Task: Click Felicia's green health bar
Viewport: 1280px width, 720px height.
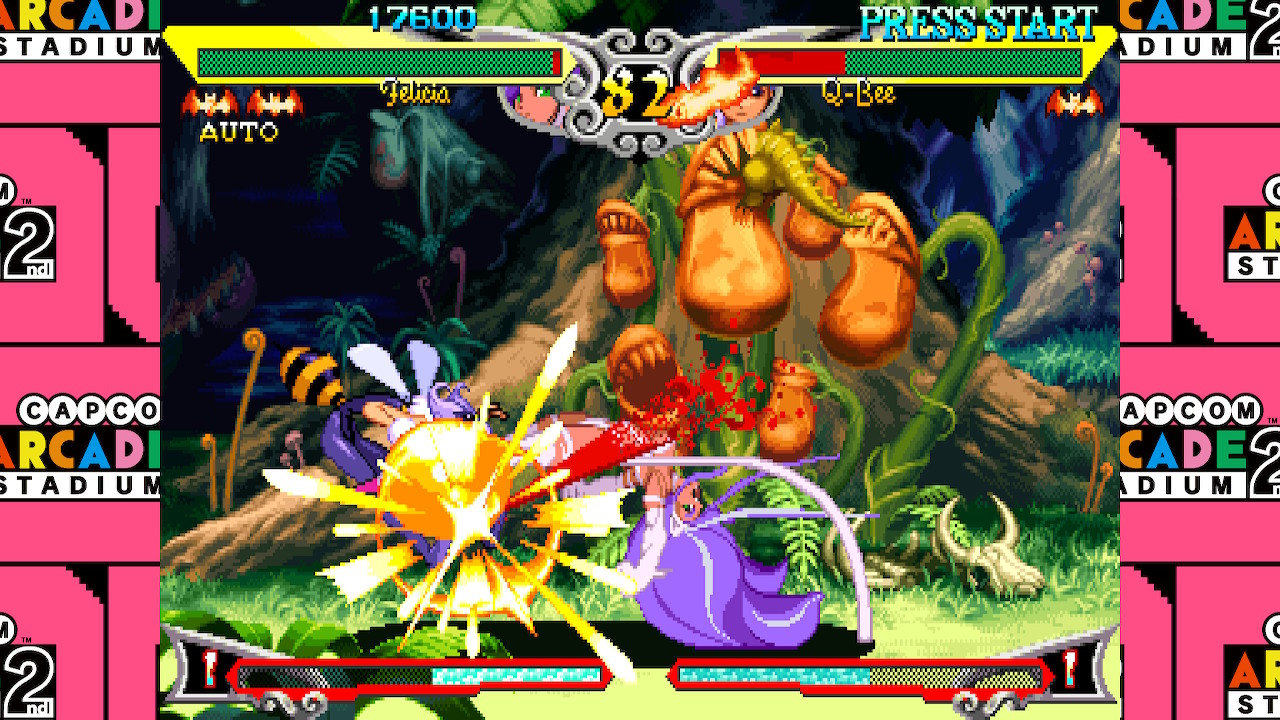Action: click(370, 60)
